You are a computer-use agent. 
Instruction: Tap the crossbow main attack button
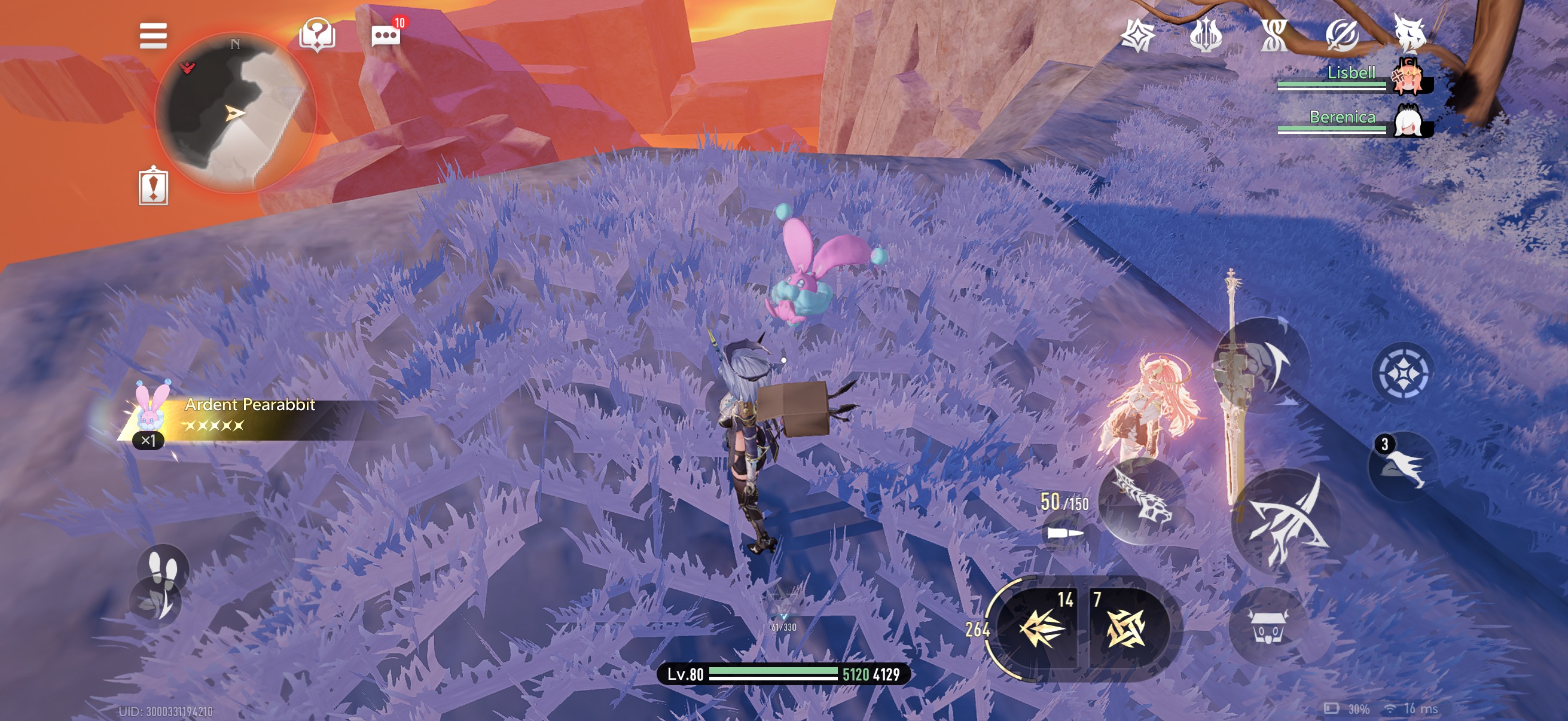tap(1285, 519)
